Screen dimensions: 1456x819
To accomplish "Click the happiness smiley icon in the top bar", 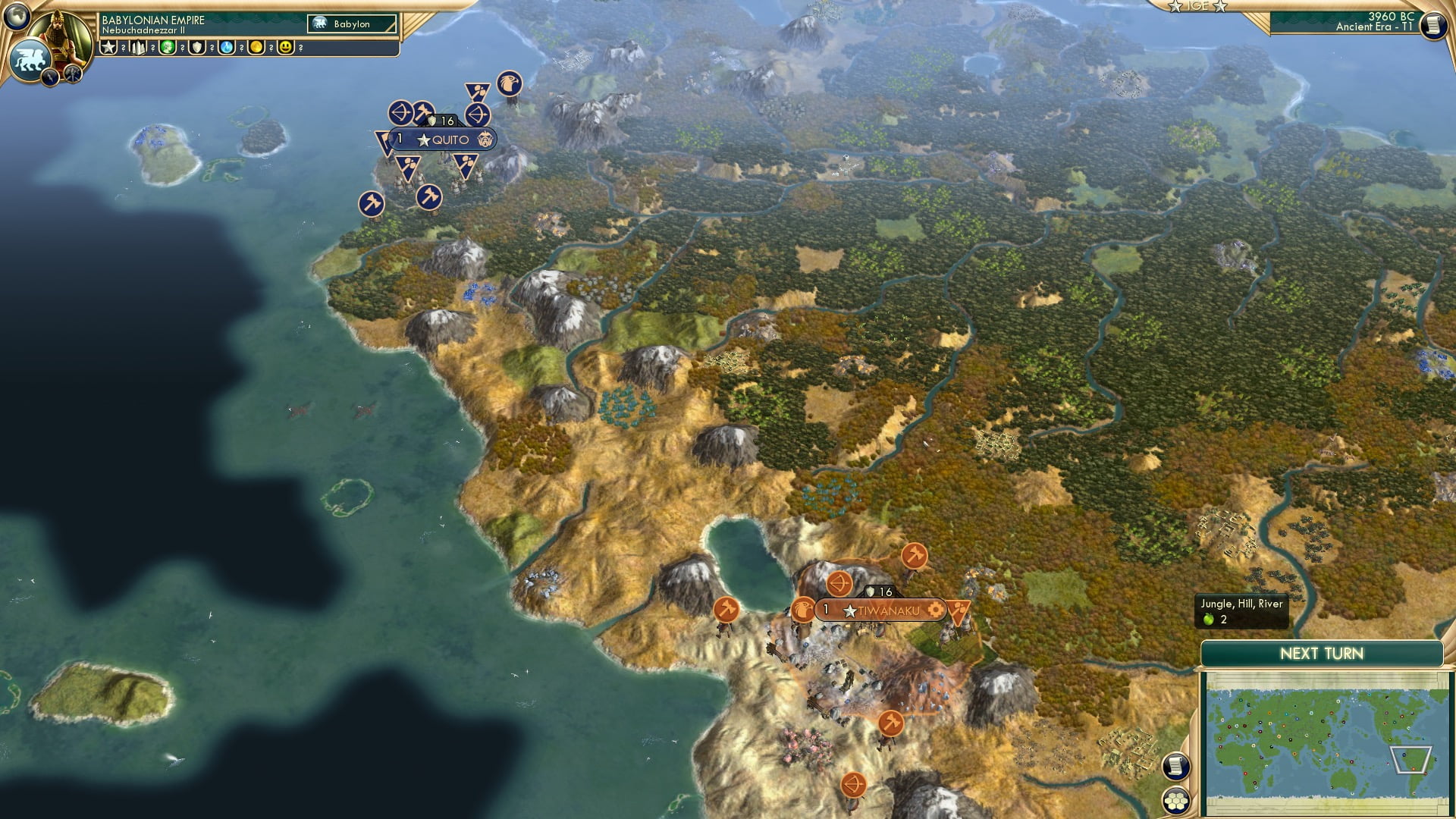I will point(284,48).
